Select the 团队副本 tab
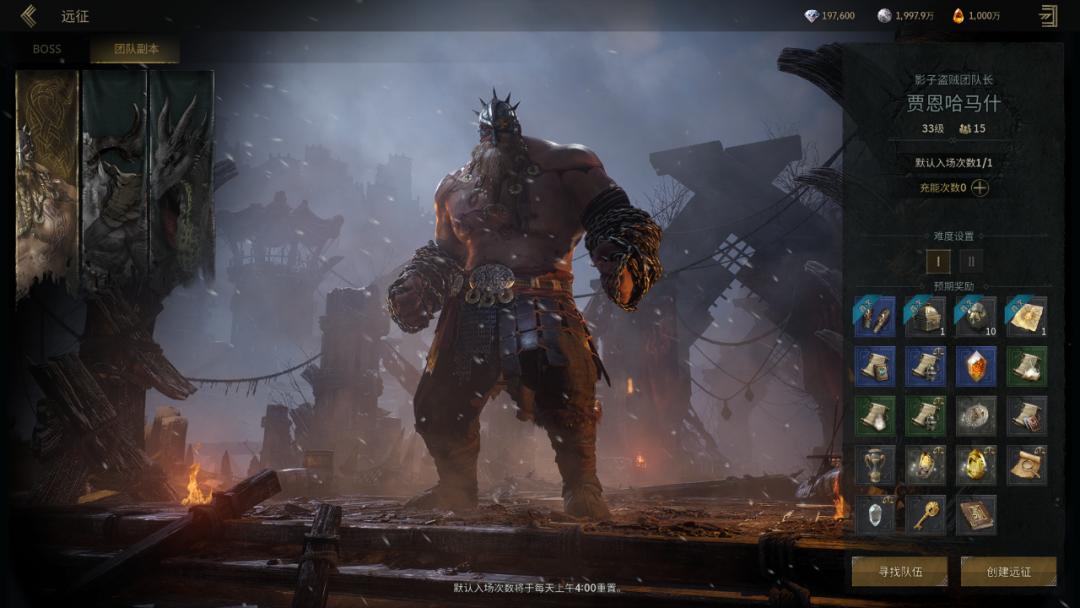Viewport: 1080px width, 608px height. pos(134,49)
